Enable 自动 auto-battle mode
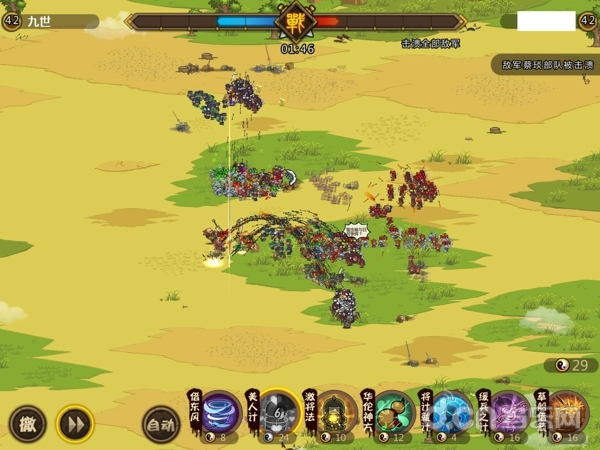 pos(160,423)
